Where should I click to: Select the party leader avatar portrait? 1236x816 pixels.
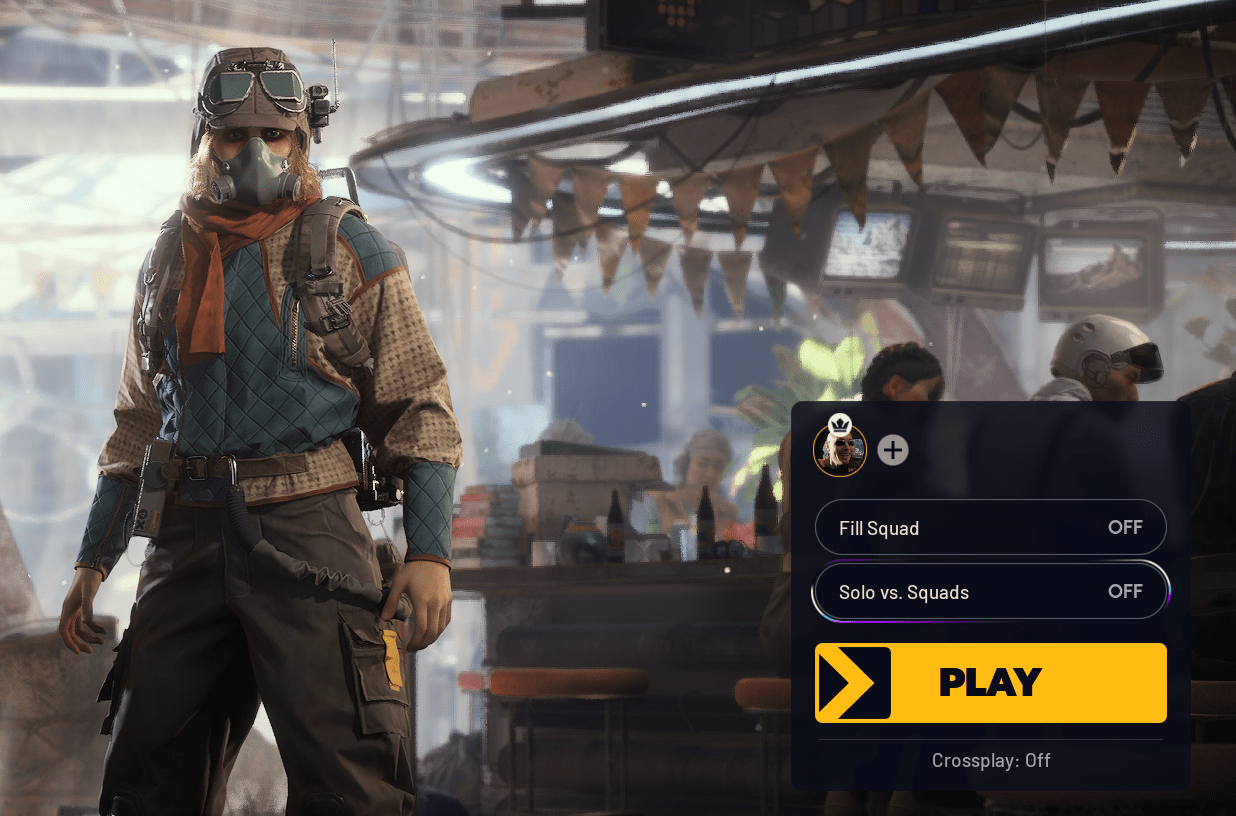click(x=839, y=450)
